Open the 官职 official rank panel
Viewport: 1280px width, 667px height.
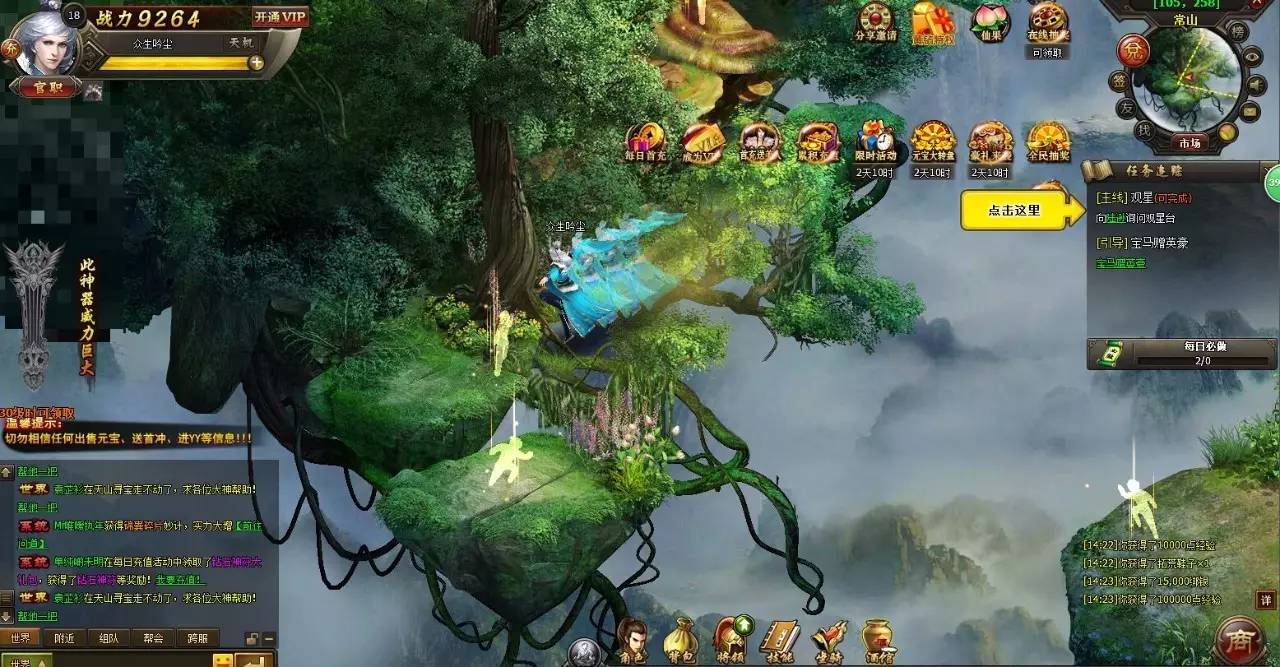coord(45,89)
